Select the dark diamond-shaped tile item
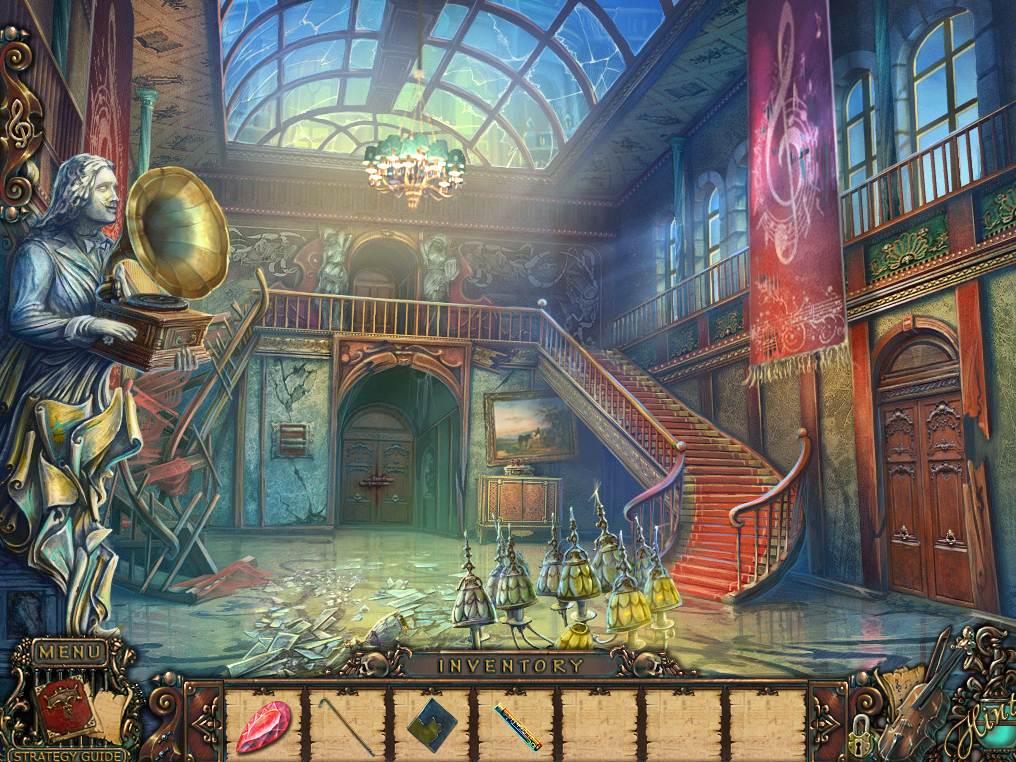The height and width of the screenshot is (762, 1016). pyautogui.click(x=431, y=724)
